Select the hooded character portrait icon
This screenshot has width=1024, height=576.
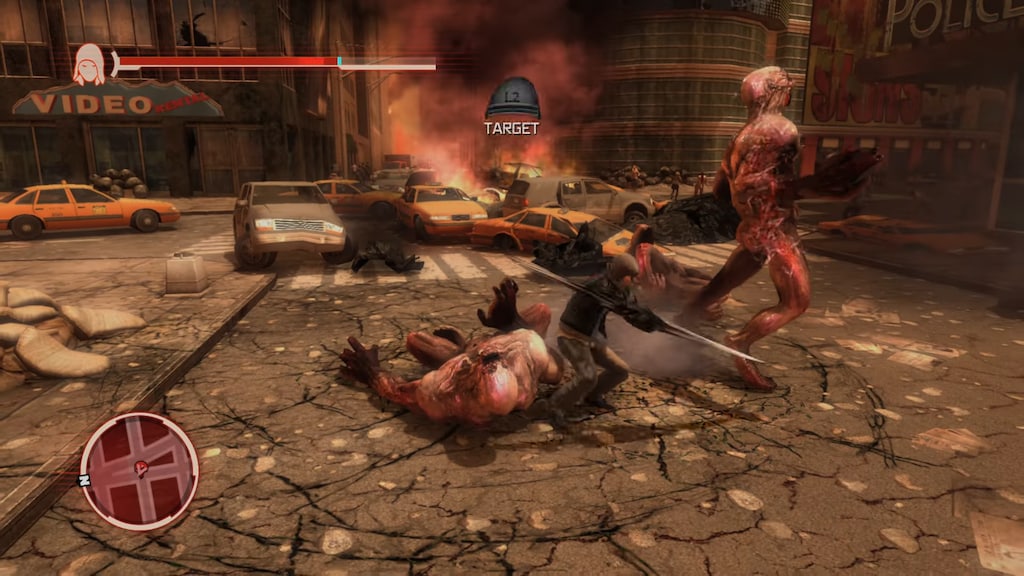[x=89, y=64]
